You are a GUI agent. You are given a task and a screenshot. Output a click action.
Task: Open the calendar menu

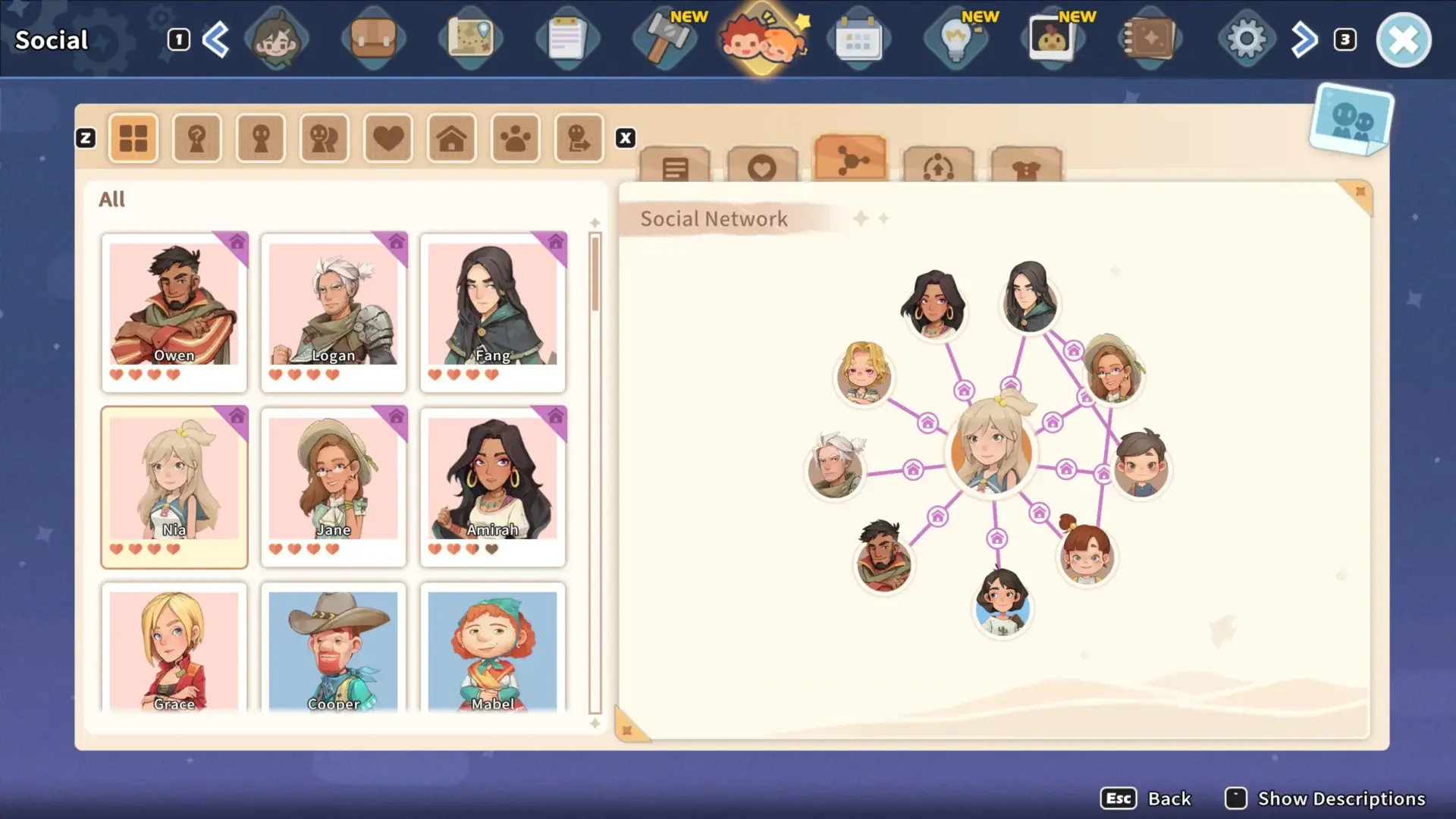[x=858, y=39]
